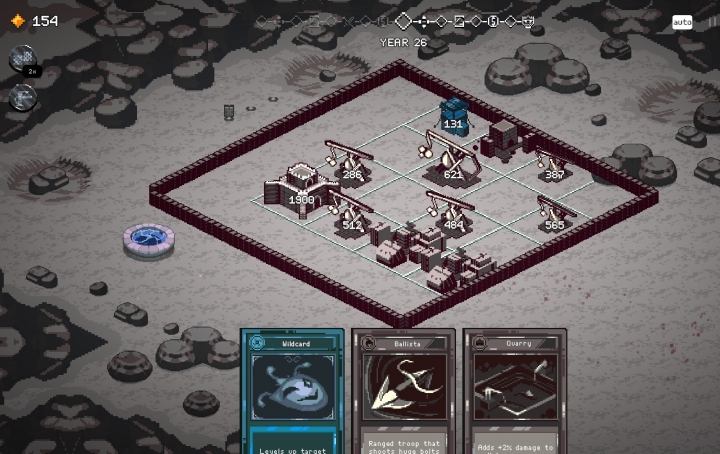720x454 pixels.
Task: Select the Wildcard card
Action: pos(292,392)
